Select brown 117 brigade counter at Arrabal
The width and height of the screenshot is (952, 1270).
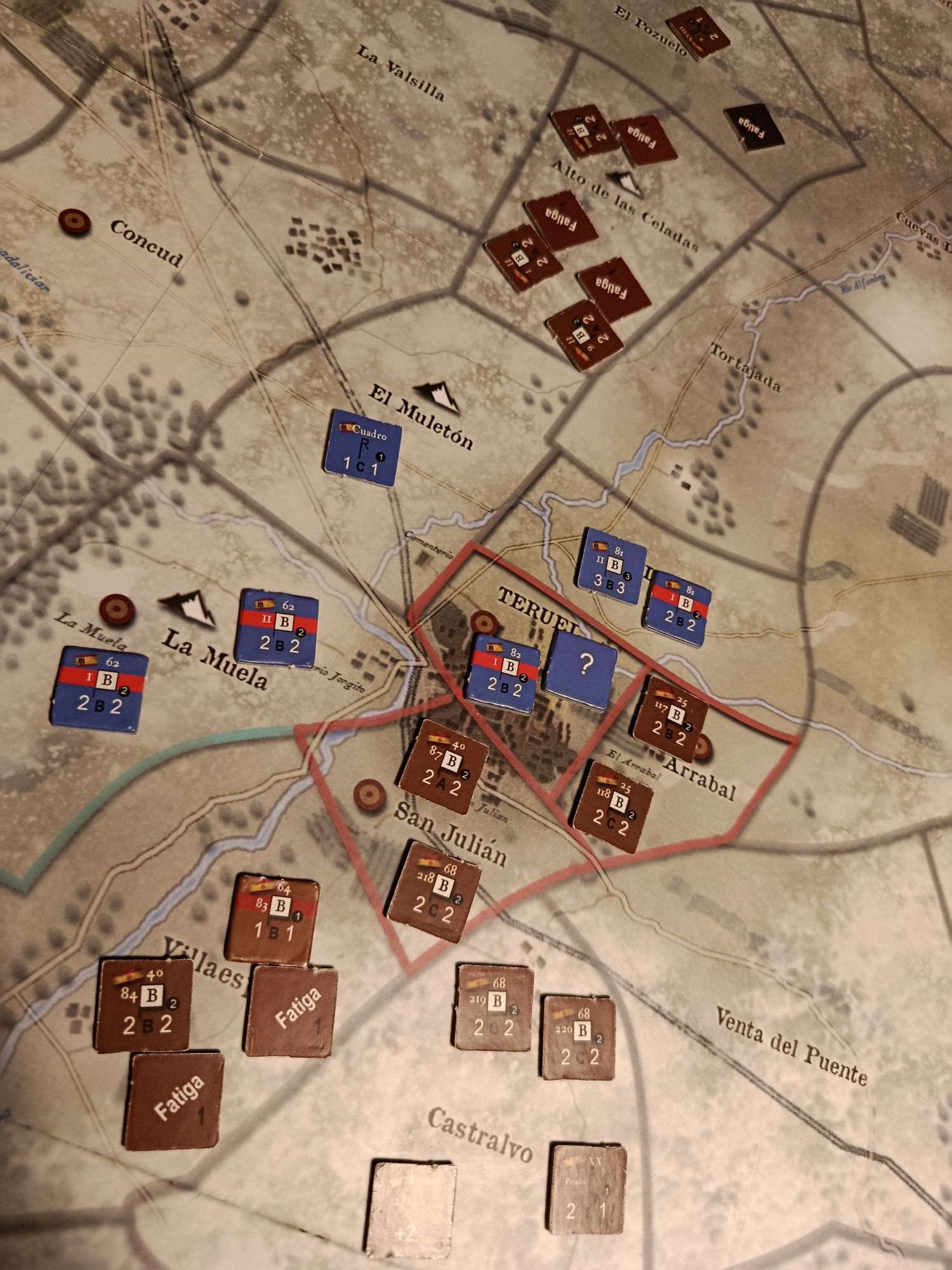(x=671, y=719)
